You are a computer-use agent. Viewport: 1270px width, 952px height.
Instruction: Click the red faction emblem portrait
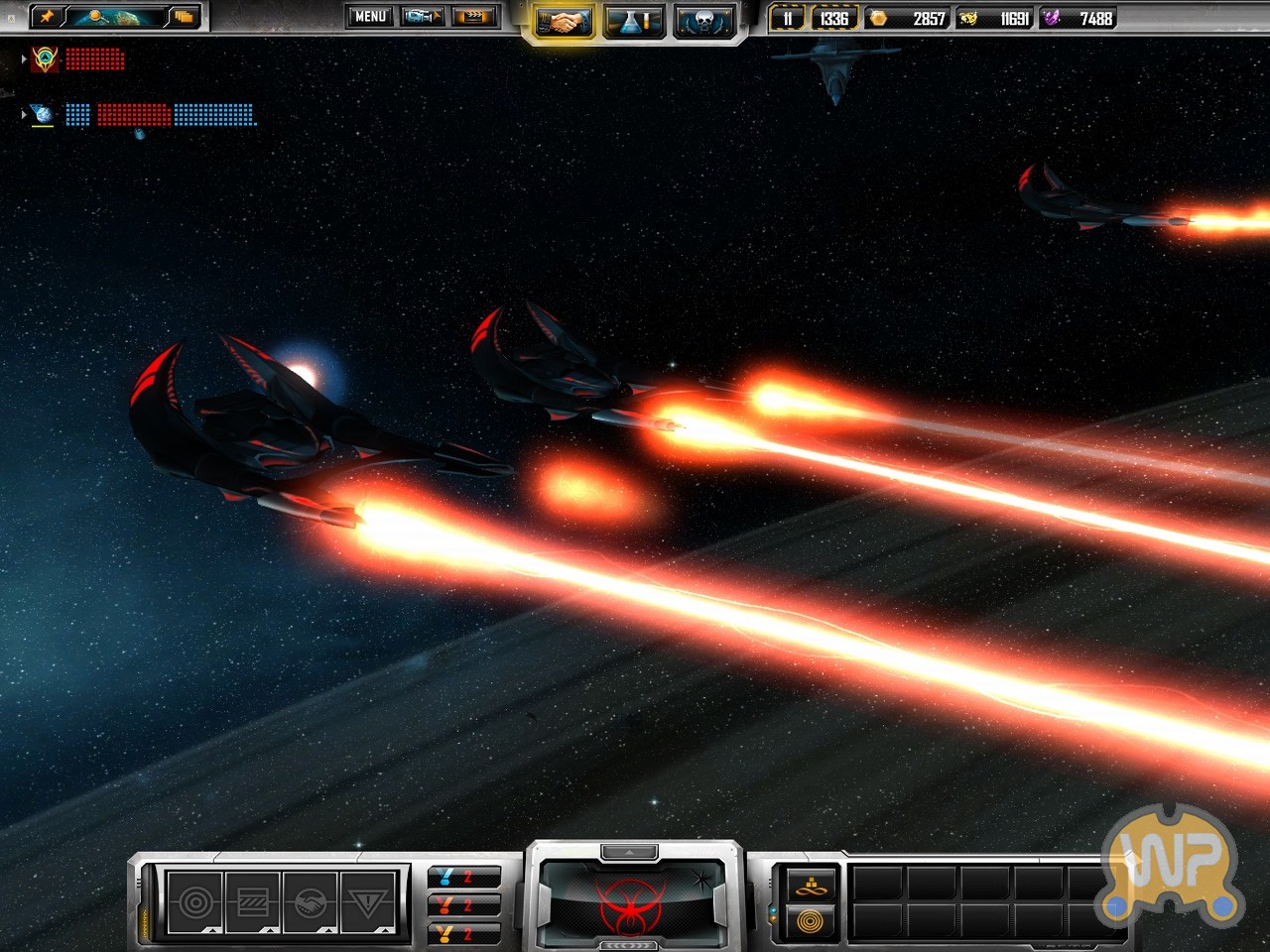tap(629, 904)
